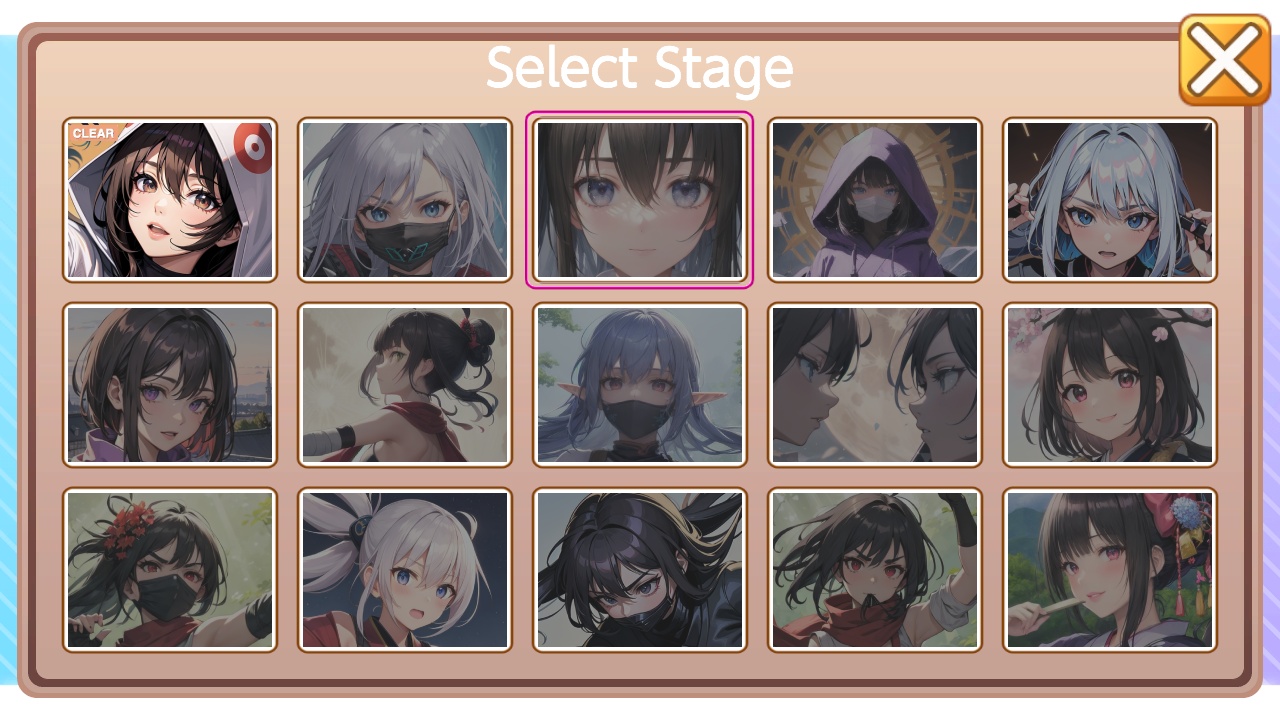Pick the stage of the girl biting a red scarf
This screenshot has height=720, width=1280.
pos(874,570)
